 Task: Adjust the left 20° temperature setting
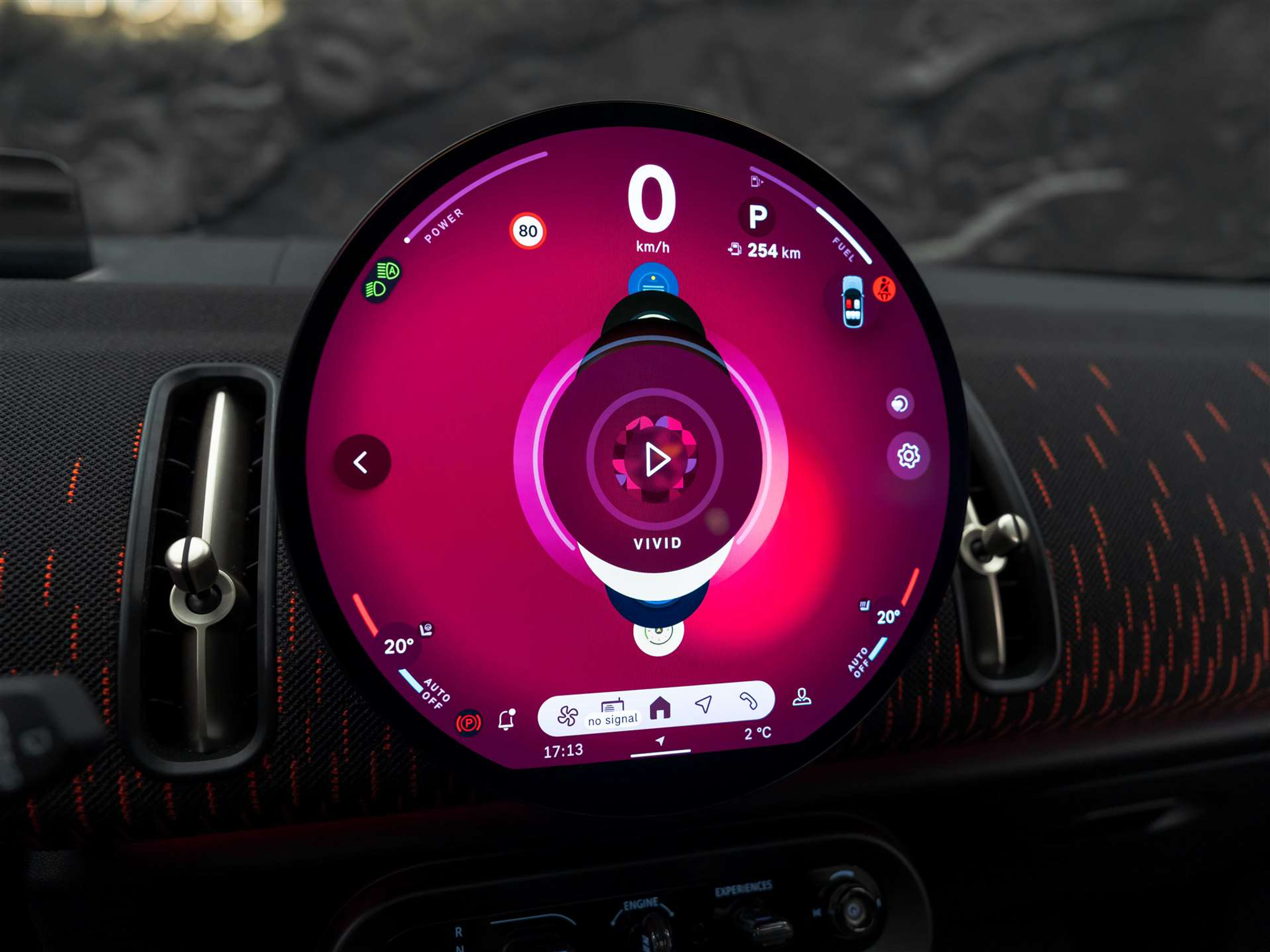point(398,646)
